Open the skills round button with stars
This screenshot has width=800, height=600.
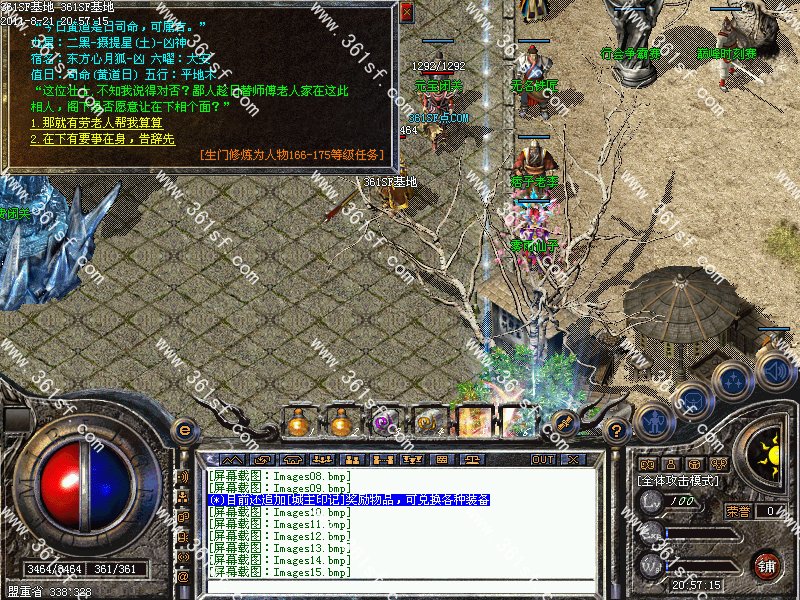(x=734, y=381)
